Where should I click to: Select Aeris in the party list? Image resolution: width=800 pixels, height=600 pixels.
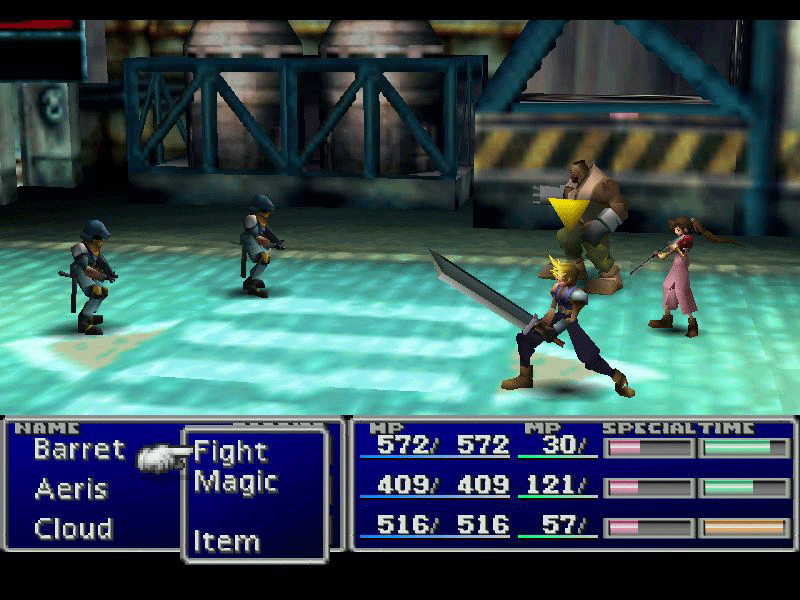click(x=71, y=489)
